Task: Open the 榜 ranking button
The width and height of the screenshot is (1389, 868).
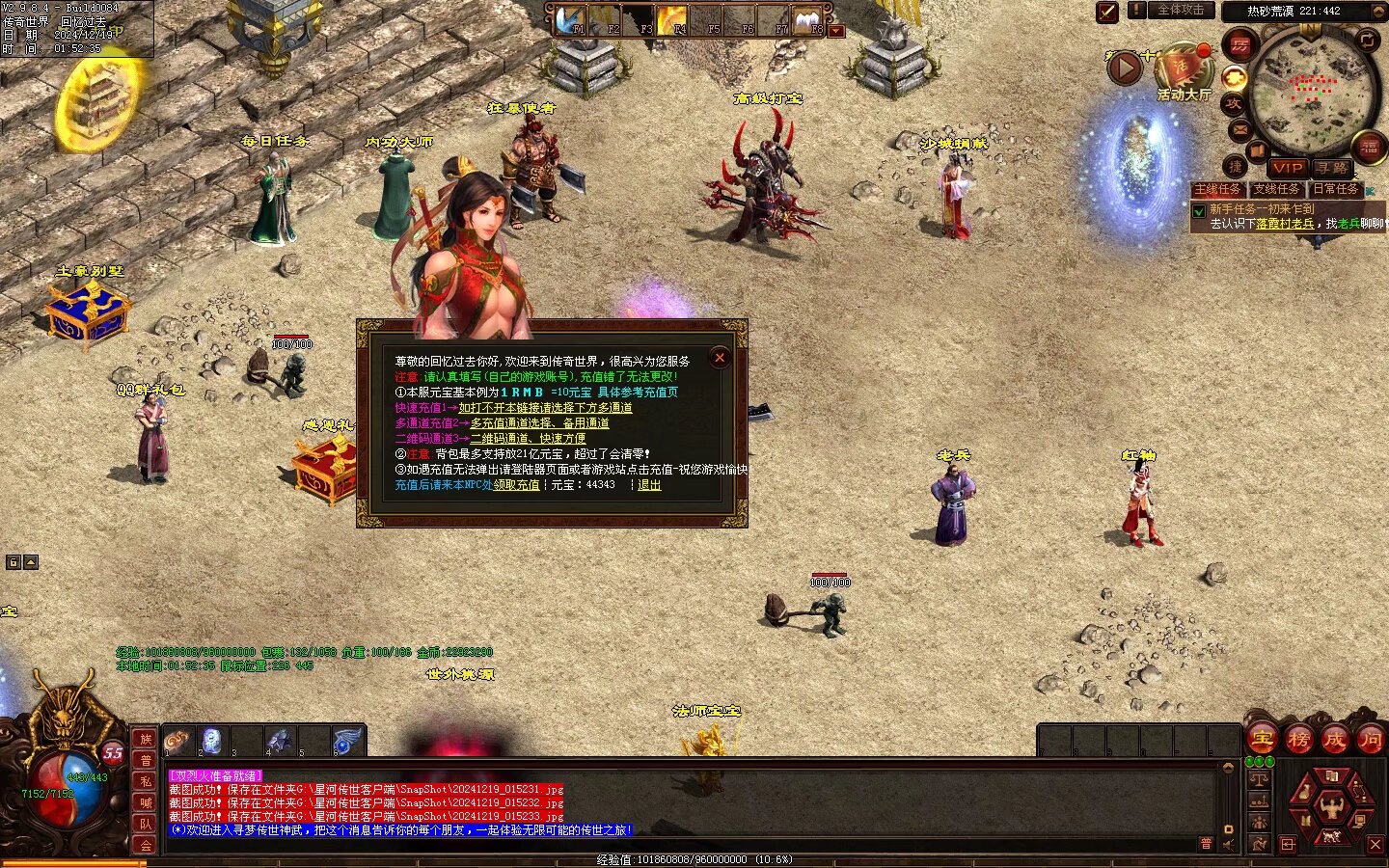Action: [1298, 741]
